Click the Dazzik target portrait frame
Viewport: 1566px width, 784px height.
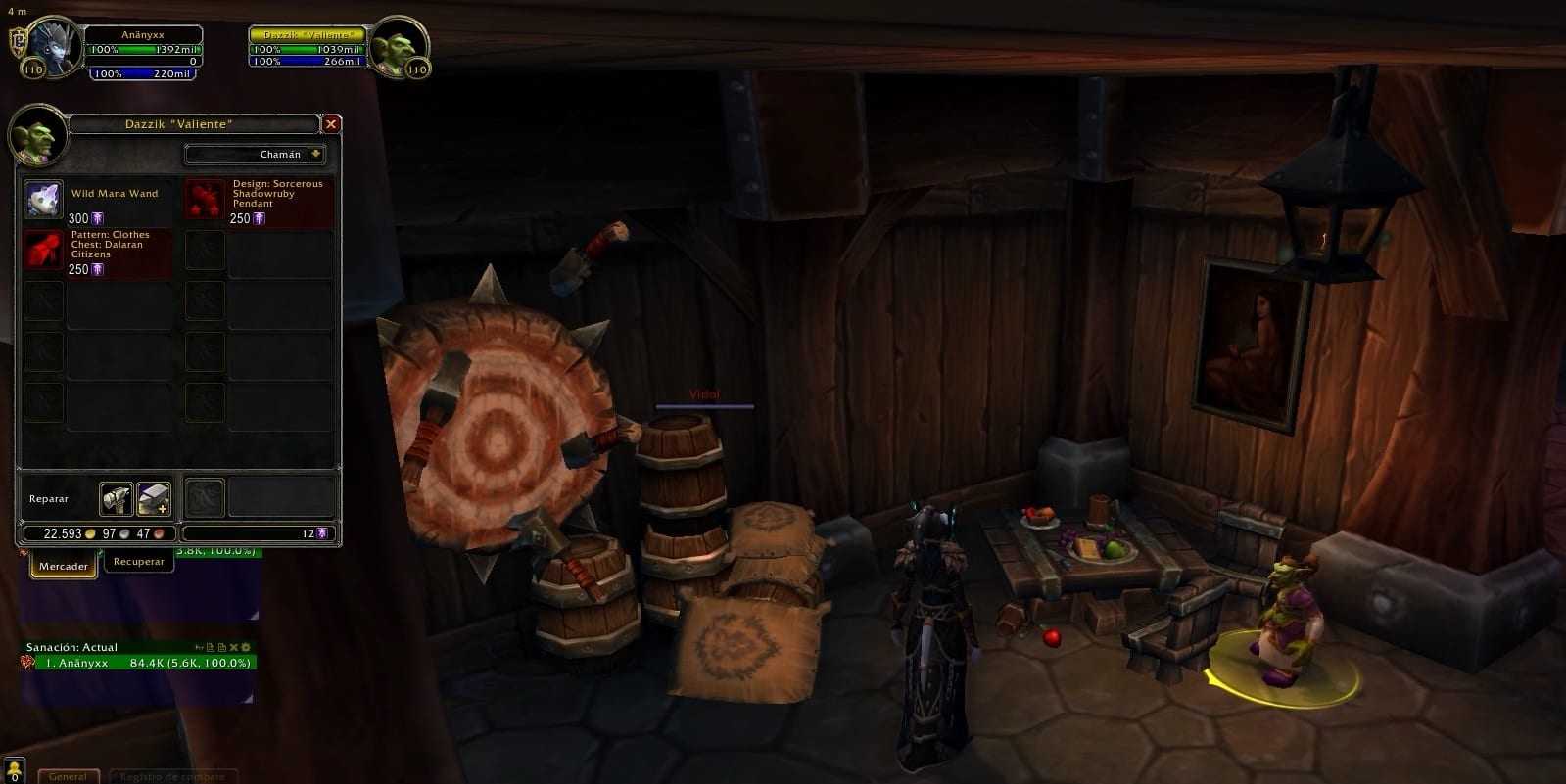[400, 46]
